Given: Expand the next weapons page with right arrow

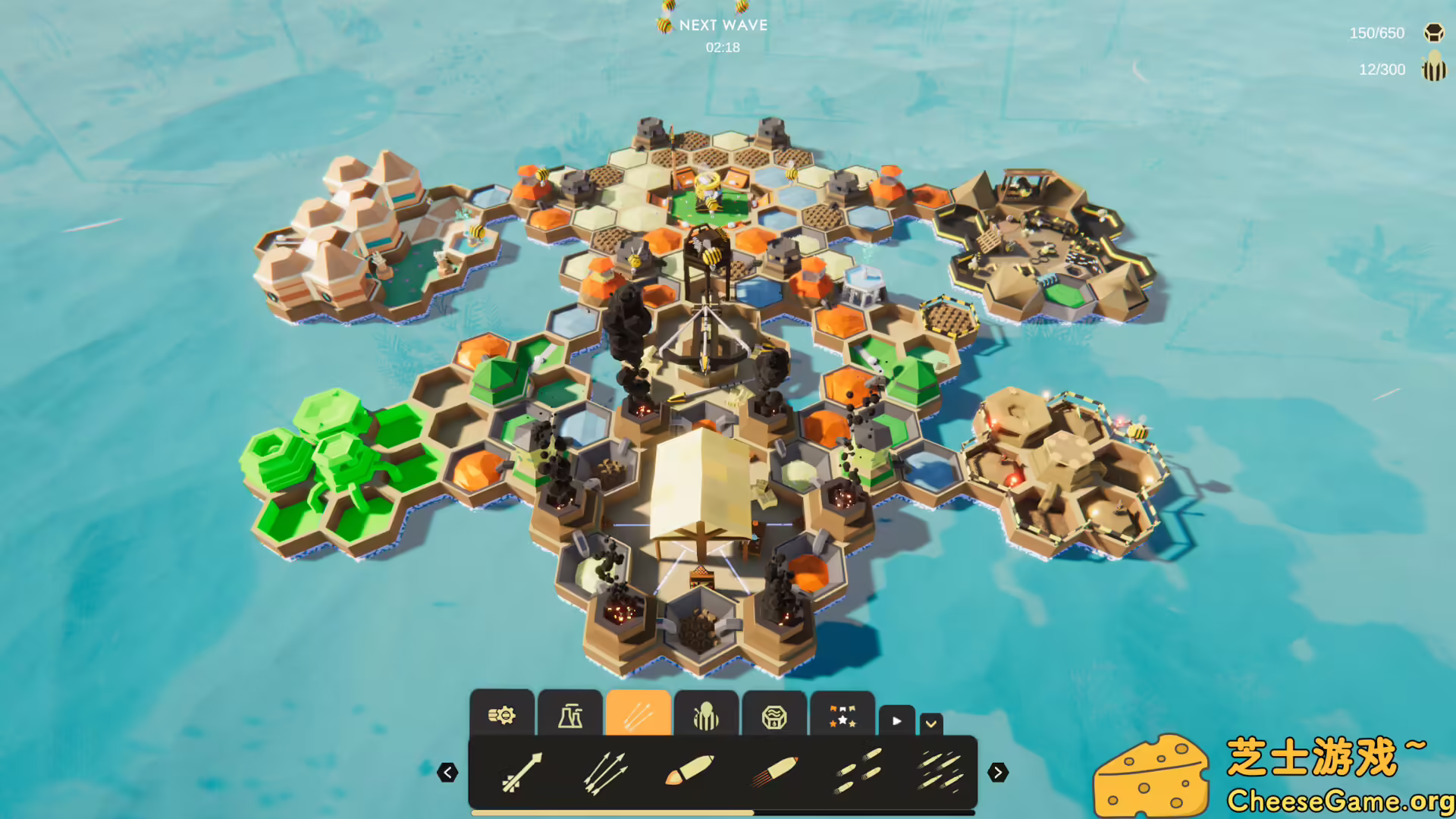Looking at the screenshot, I should point(999,772).
